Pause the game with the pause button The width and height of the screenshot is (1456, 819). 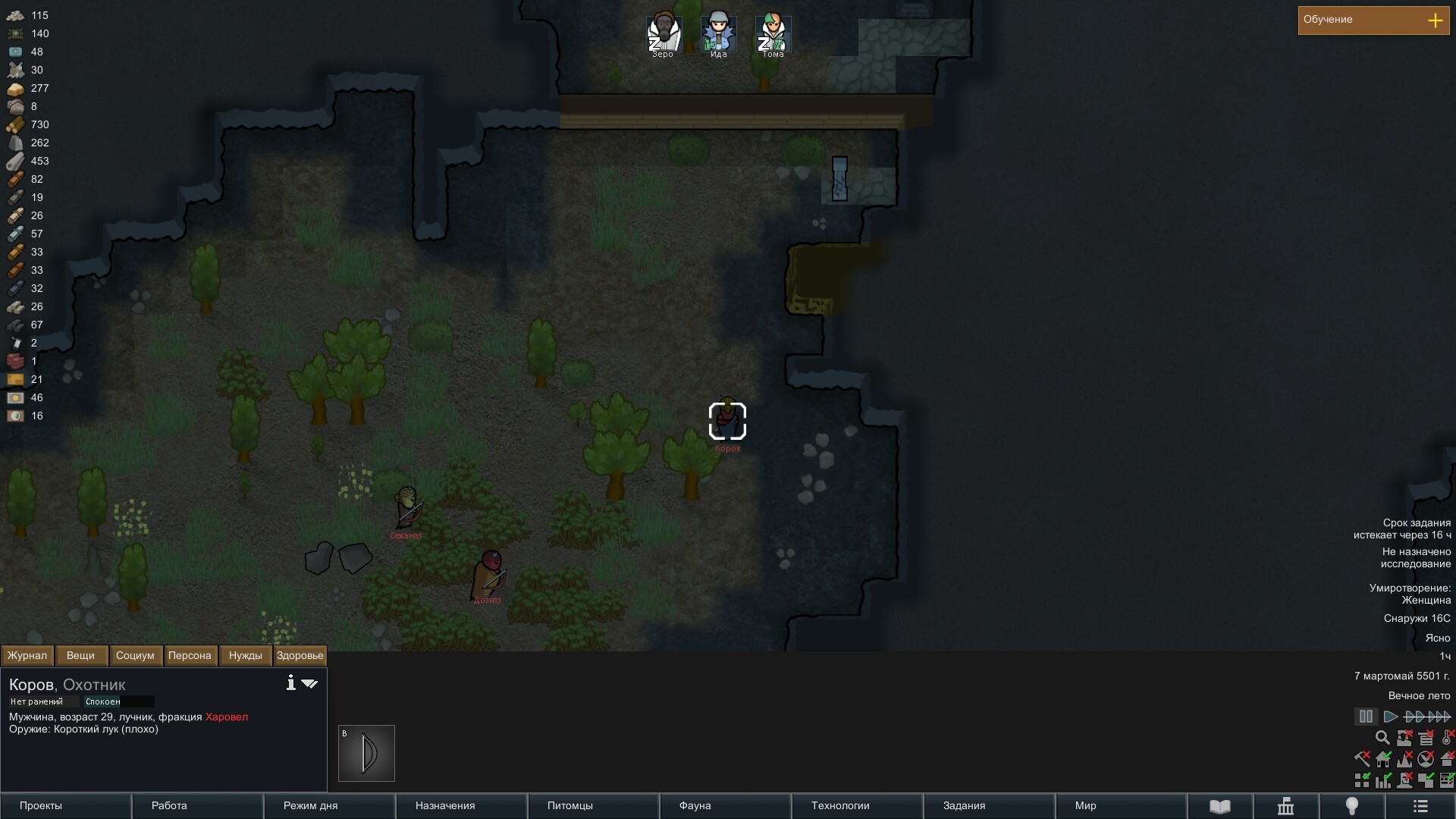coord(1366,717)
